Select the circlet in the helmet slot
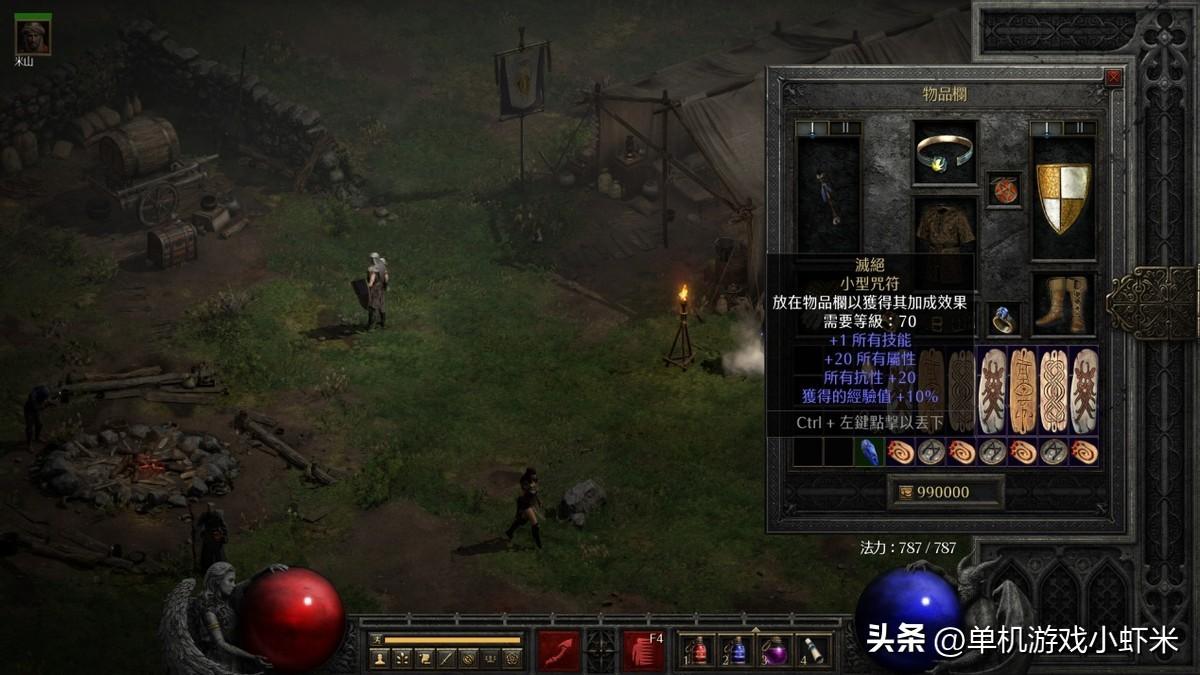Screen dimensions: 1200x675 pyautogui.click(x=945, y=152)
